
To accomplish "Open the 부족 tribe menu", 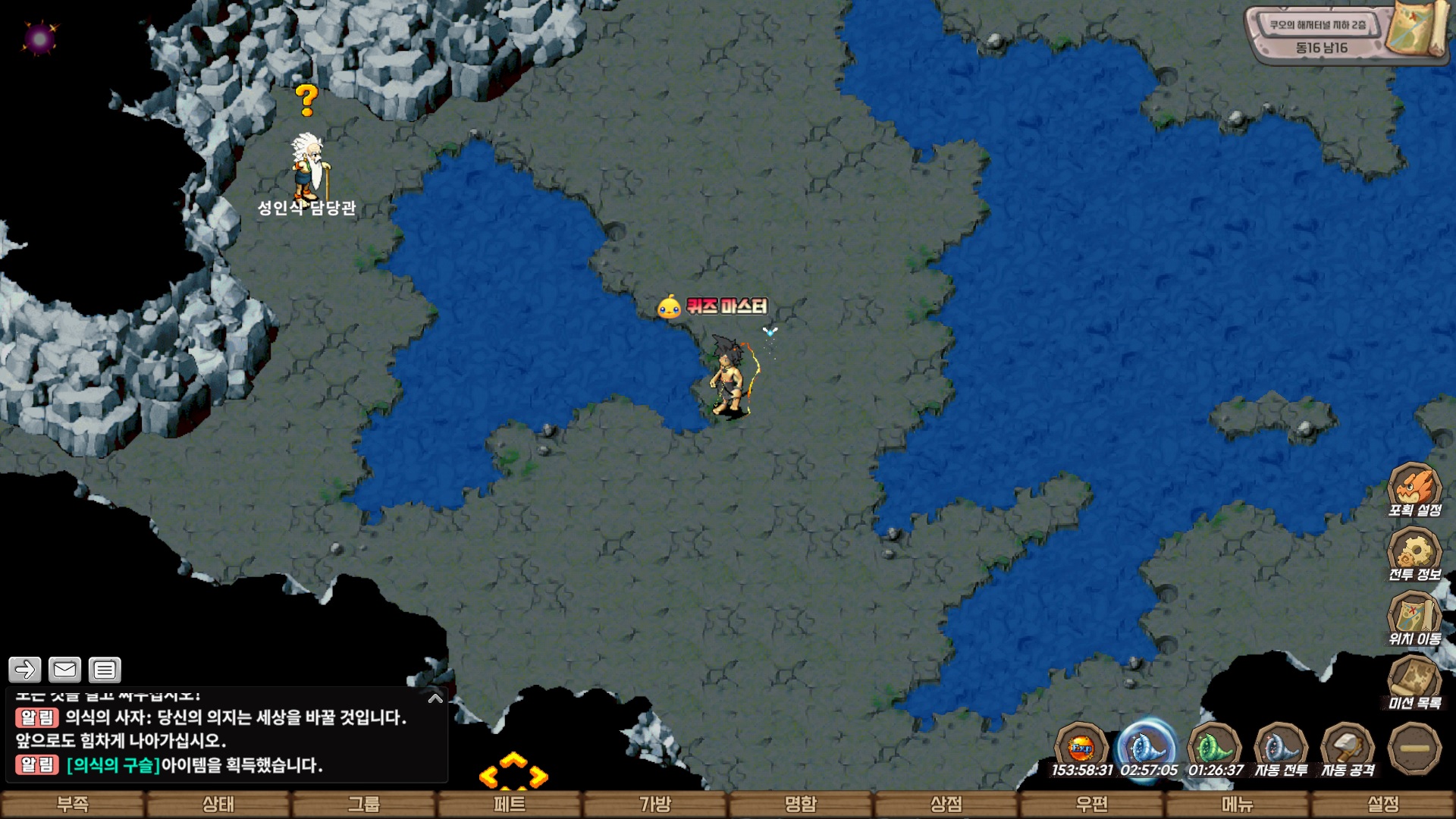I will point(73,804).
